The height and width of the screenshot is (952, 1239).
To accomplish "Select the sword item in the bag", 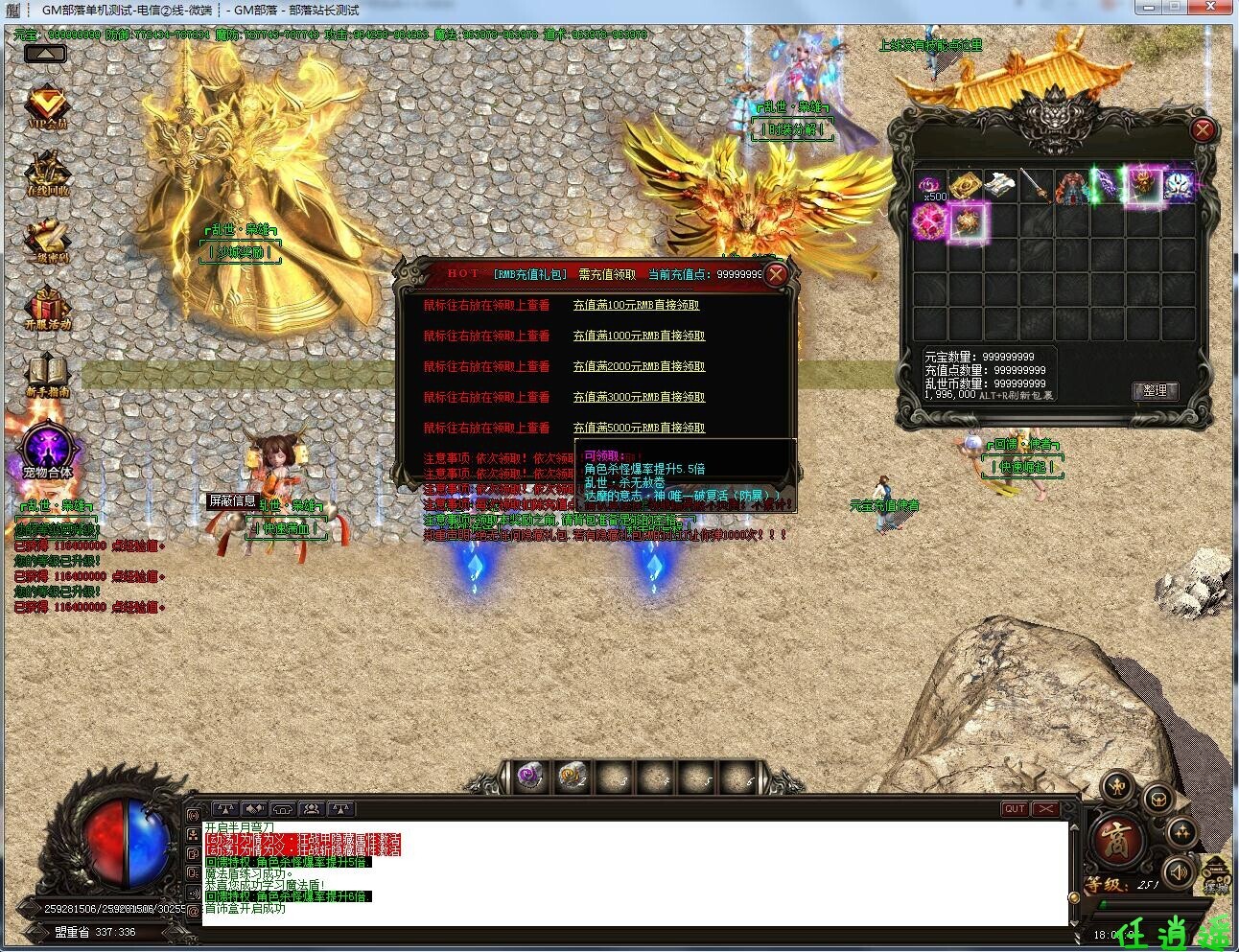I will [x=1035, y=185].
